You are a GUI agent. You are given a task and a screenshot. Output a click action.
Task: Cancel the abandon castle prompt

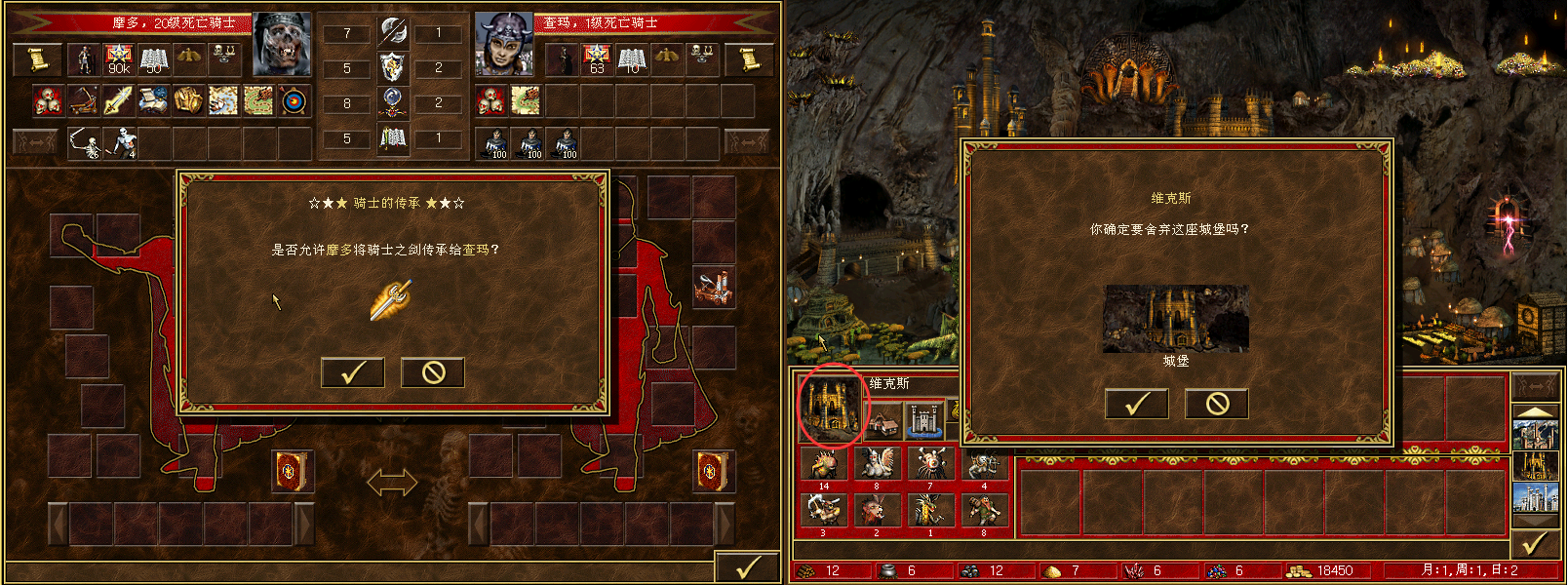[1217, 404]
